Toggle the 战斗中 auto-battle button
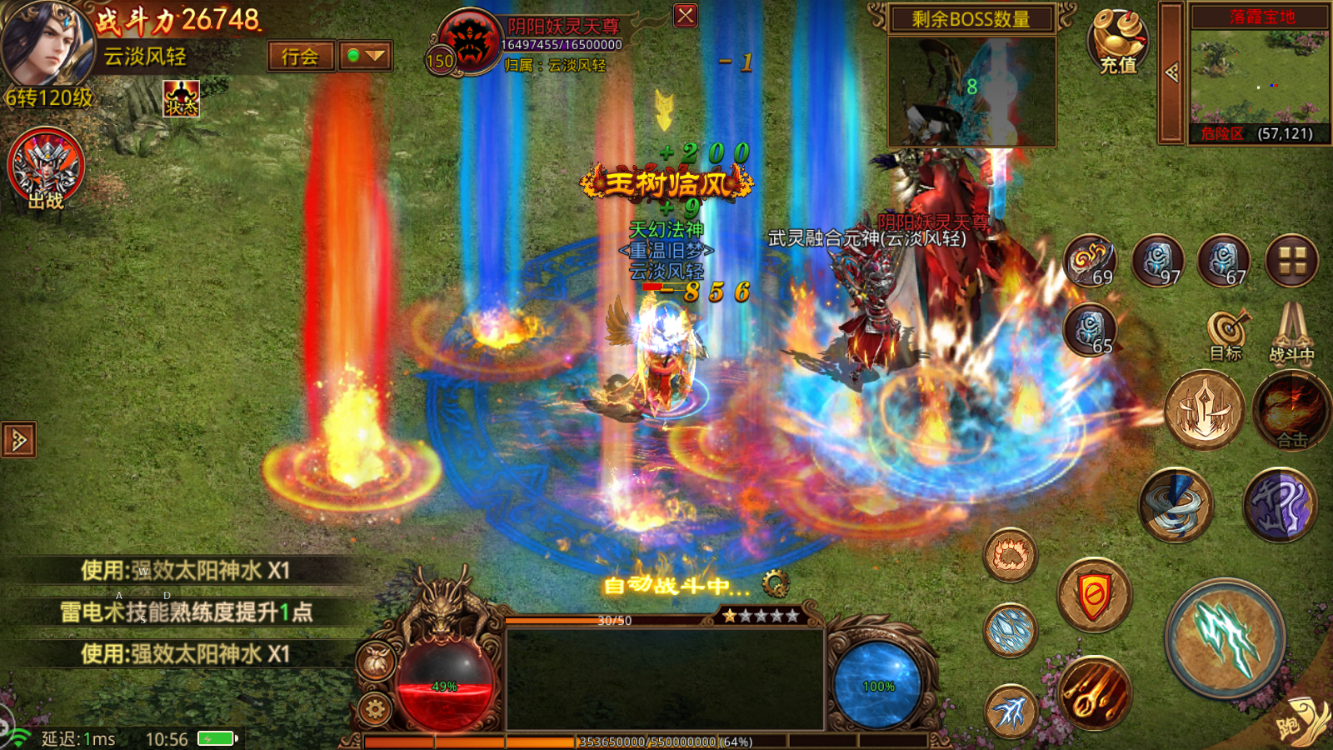 coord(1292,333)
